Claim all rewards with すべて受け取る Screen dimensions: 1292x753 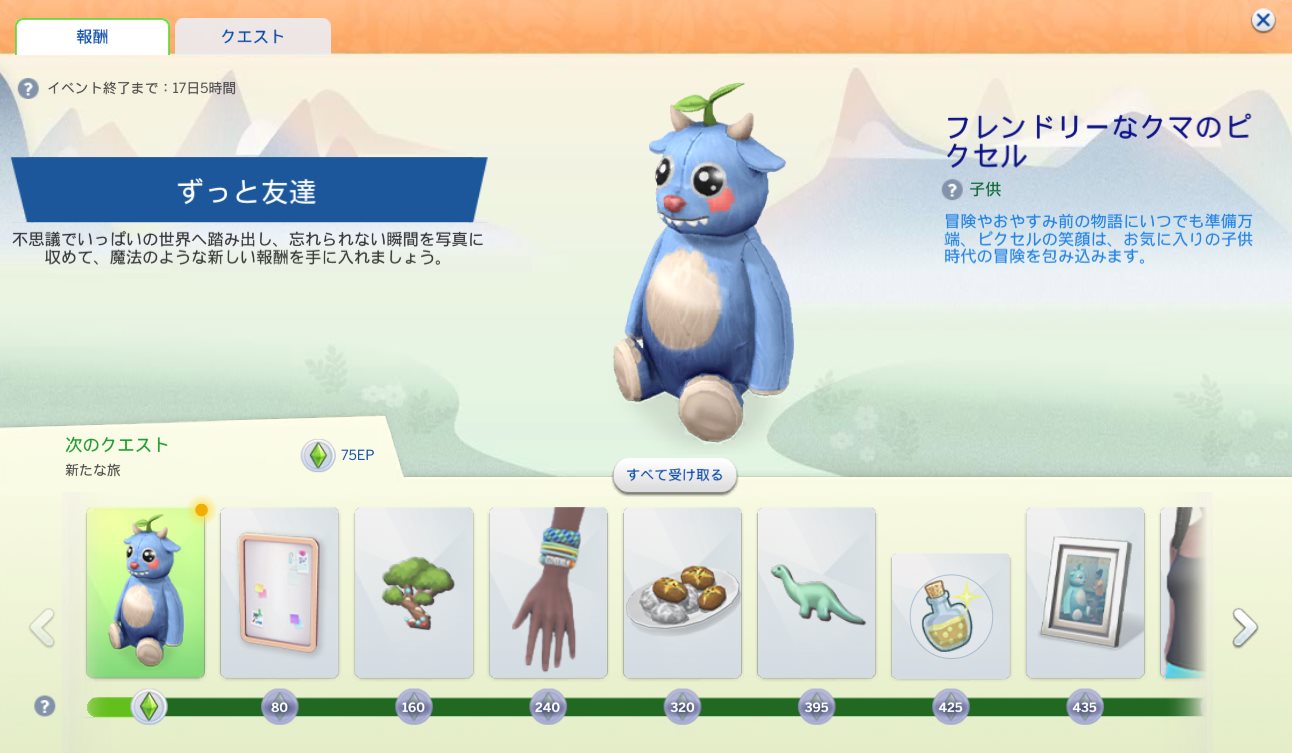point(675,475)
